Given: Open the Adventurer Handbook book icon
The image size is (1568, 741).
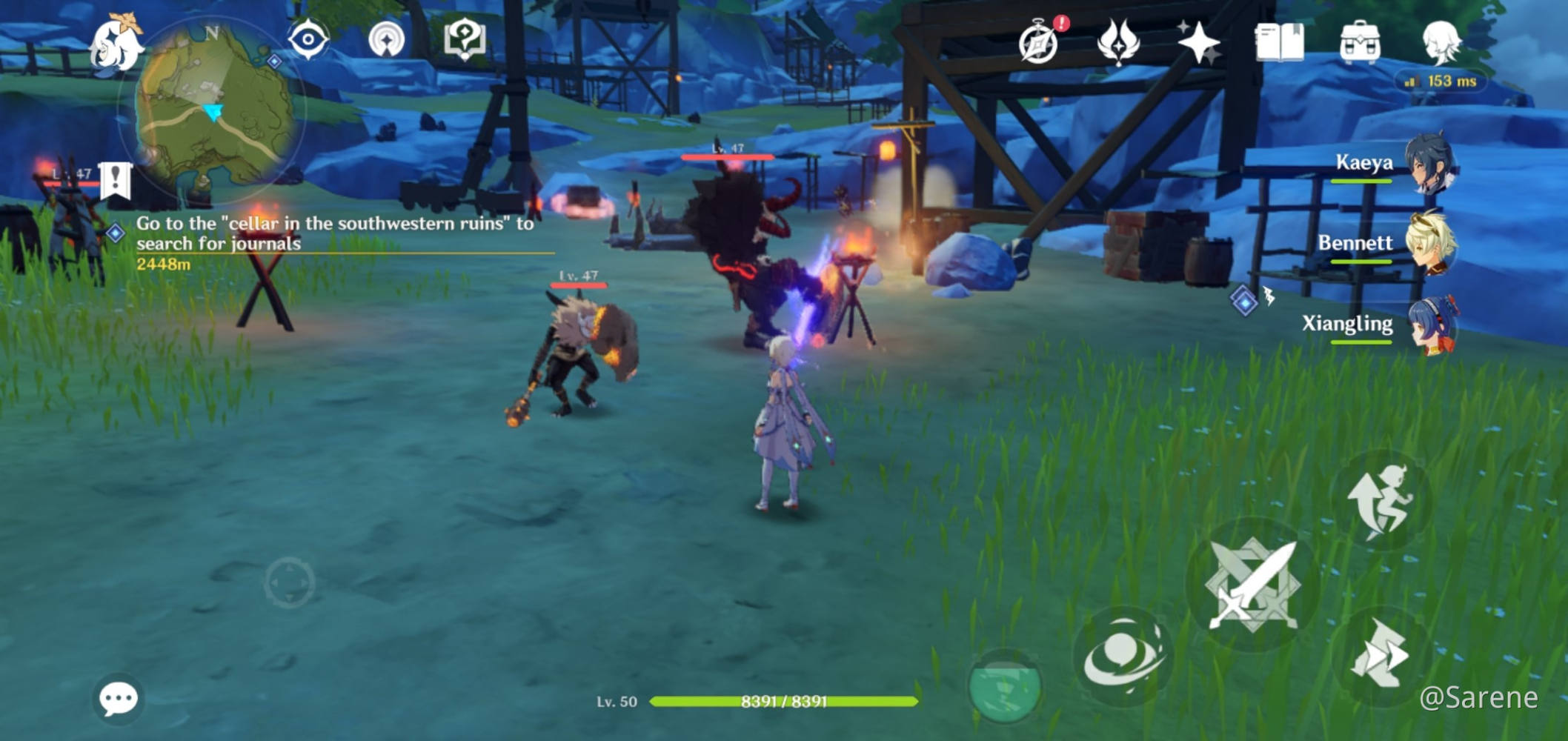Looking at the screenshot, I should pos(1279,42).
